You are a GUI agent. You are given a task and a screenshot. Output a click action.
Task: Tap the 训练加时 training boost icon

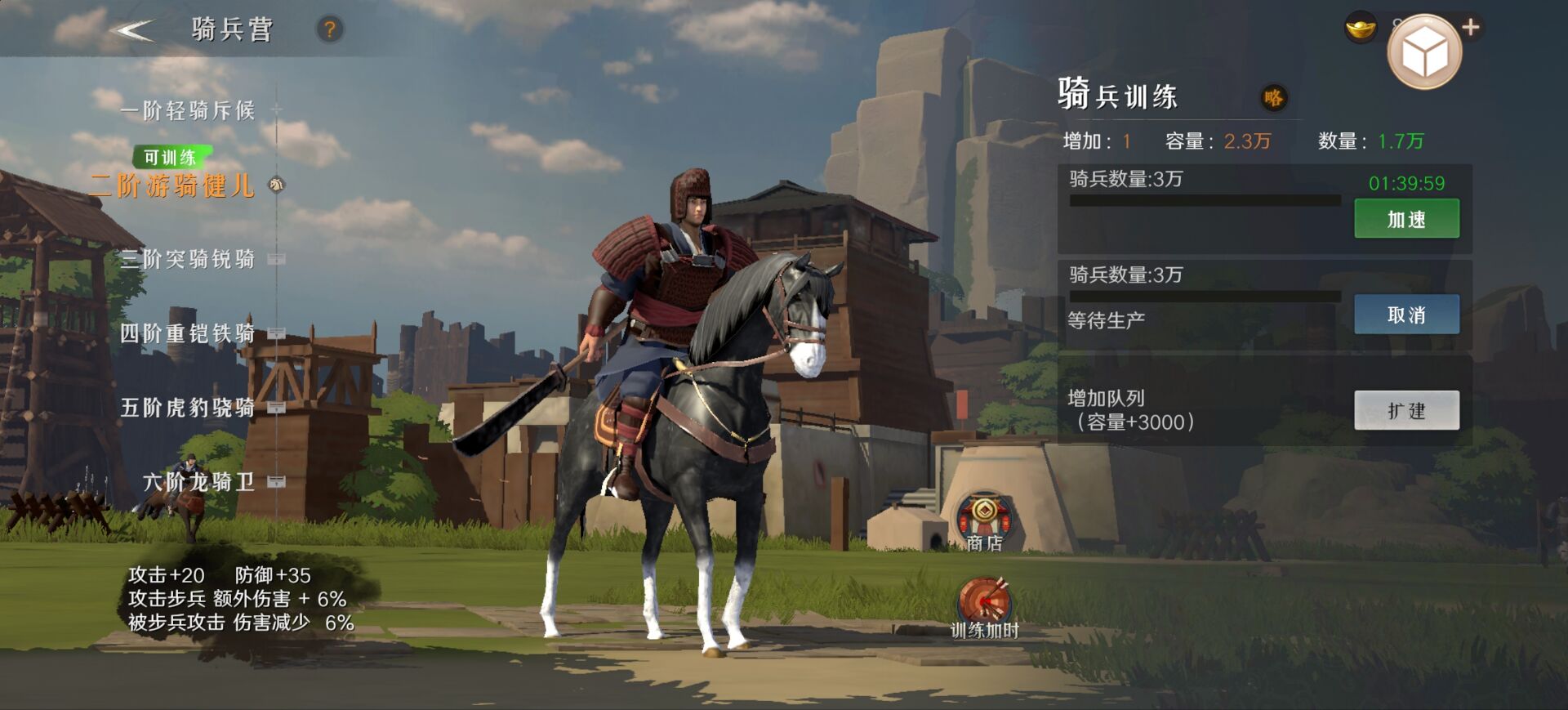pyautogui.click(x=985, y=608)
